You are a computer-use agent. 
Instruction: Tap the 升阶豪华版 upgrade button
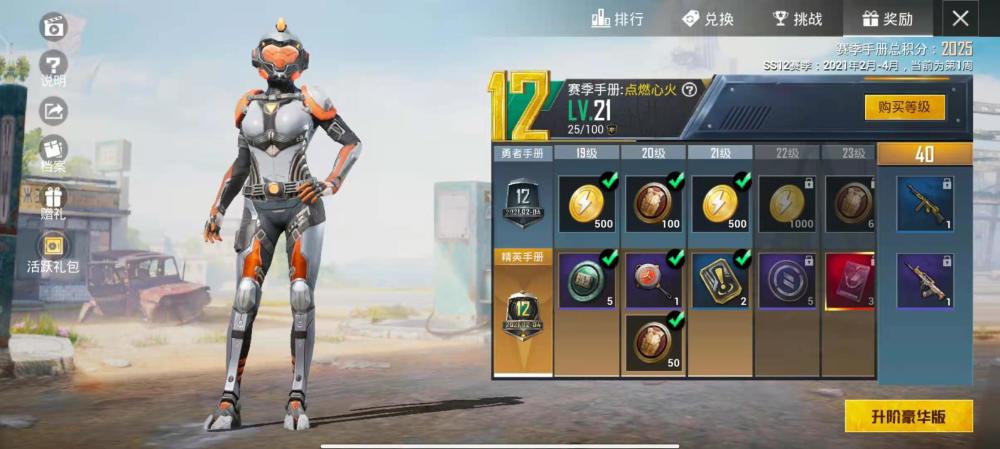pos(908,416)
